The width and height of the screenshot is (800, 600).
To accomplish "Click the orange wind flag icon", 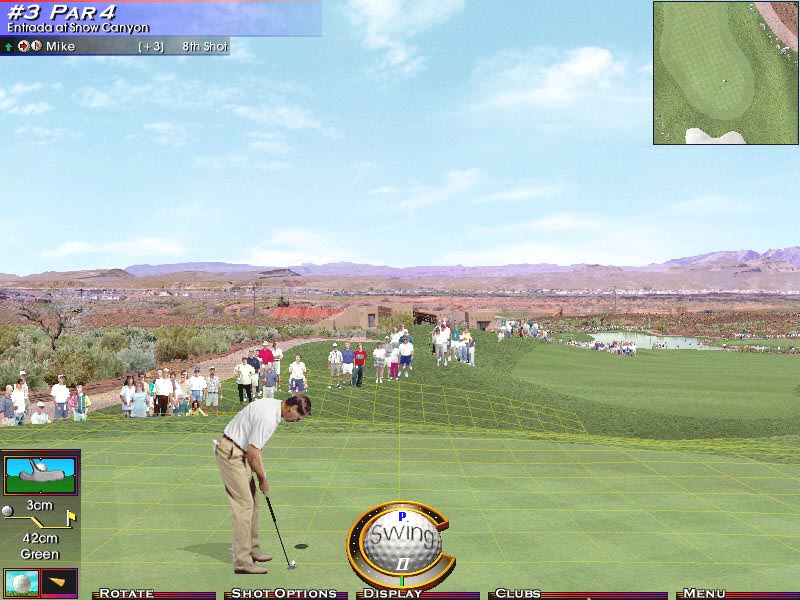I will coord(59,582).
